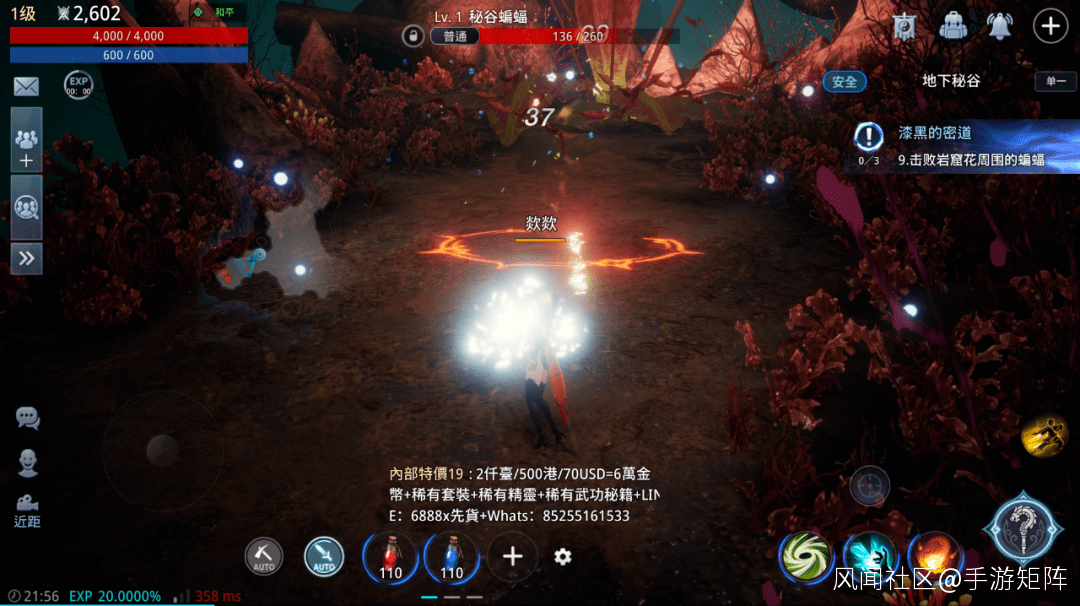Use the red health potion
1080x606 pixels.
pyautogui.click(x=391, y=557)
